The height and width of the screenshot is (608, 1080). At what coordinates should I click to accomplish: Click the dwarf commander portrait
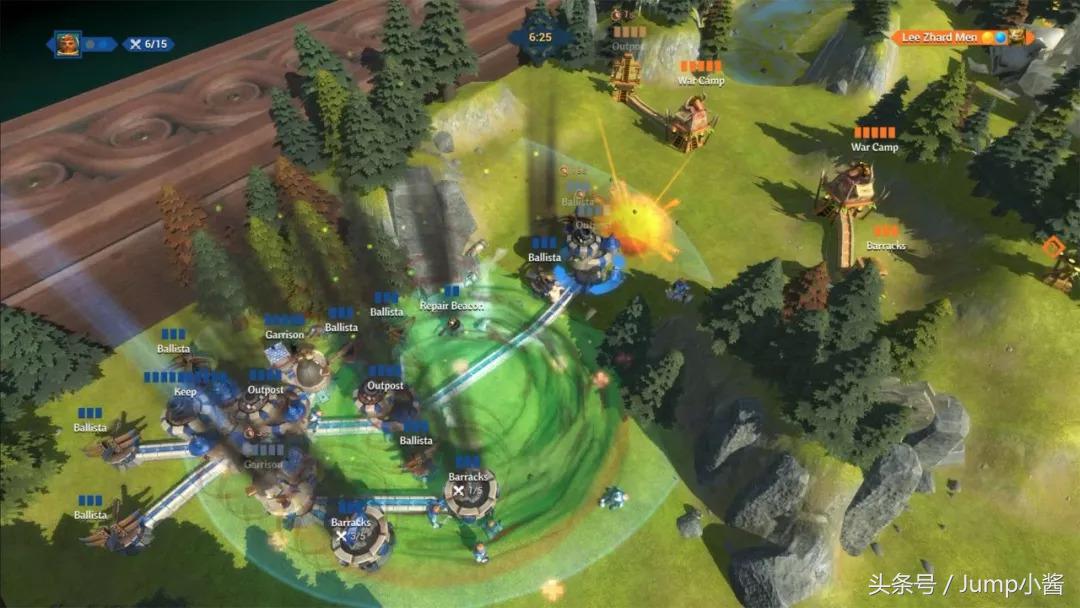point(68,44)
